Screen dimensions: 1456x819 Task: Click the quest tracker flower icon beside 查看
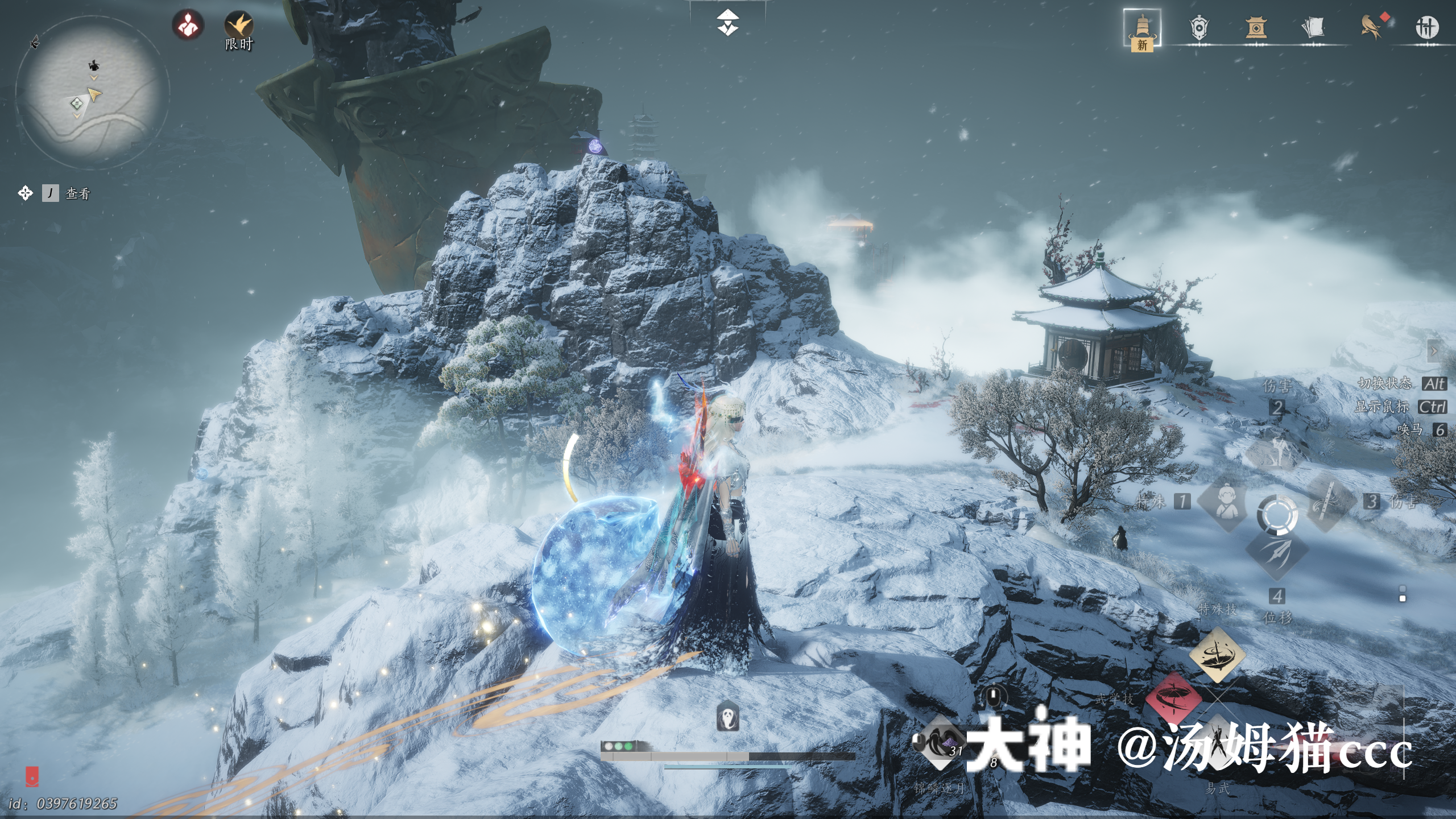25,193
